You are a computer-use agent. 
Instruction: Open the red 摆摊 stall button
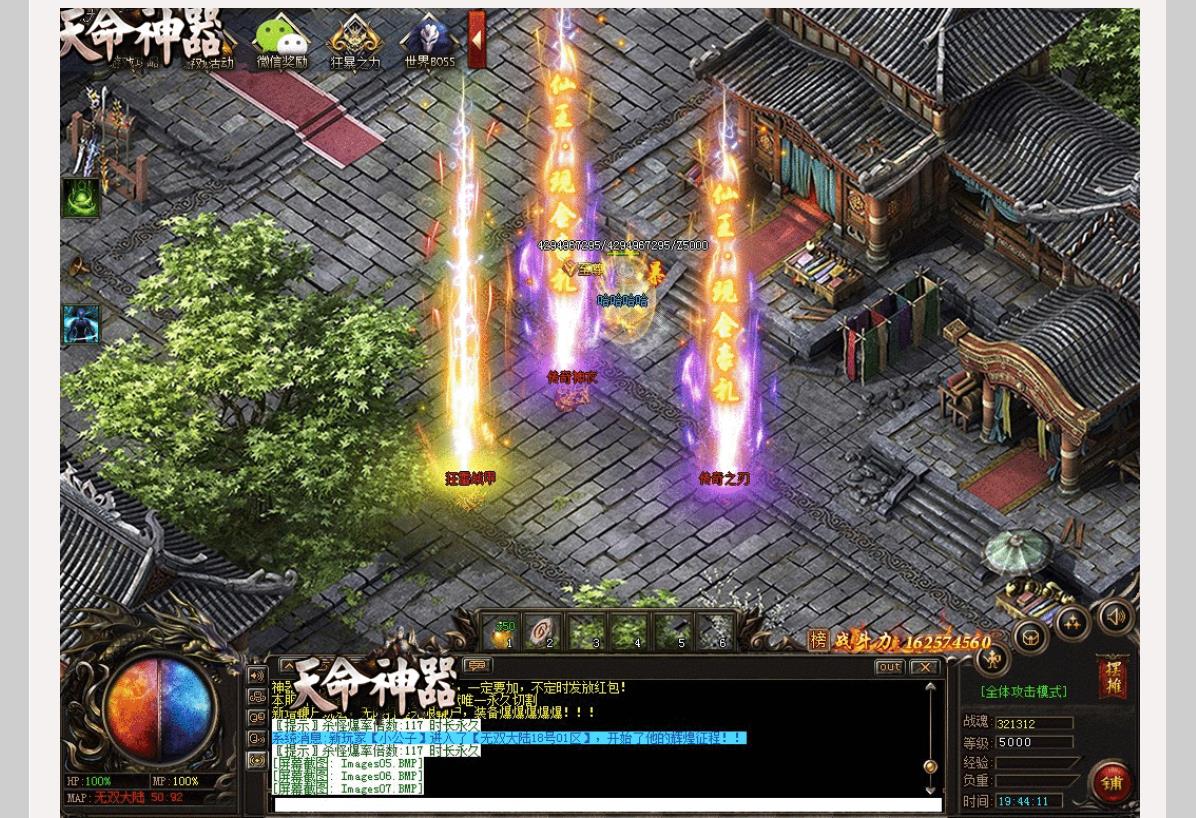tap(1112, 677)
